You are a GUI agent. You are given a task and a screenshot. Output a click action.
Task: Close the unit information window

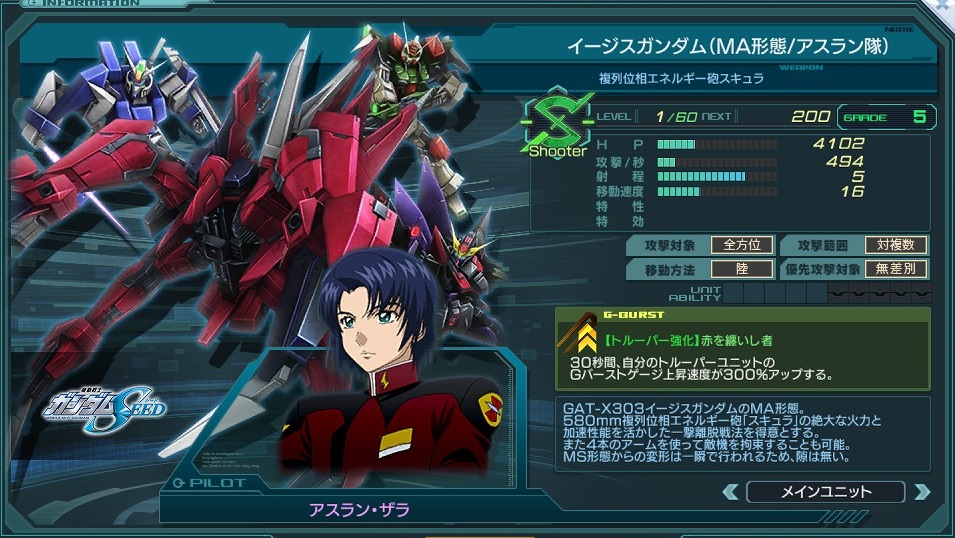tap(943, 7)
